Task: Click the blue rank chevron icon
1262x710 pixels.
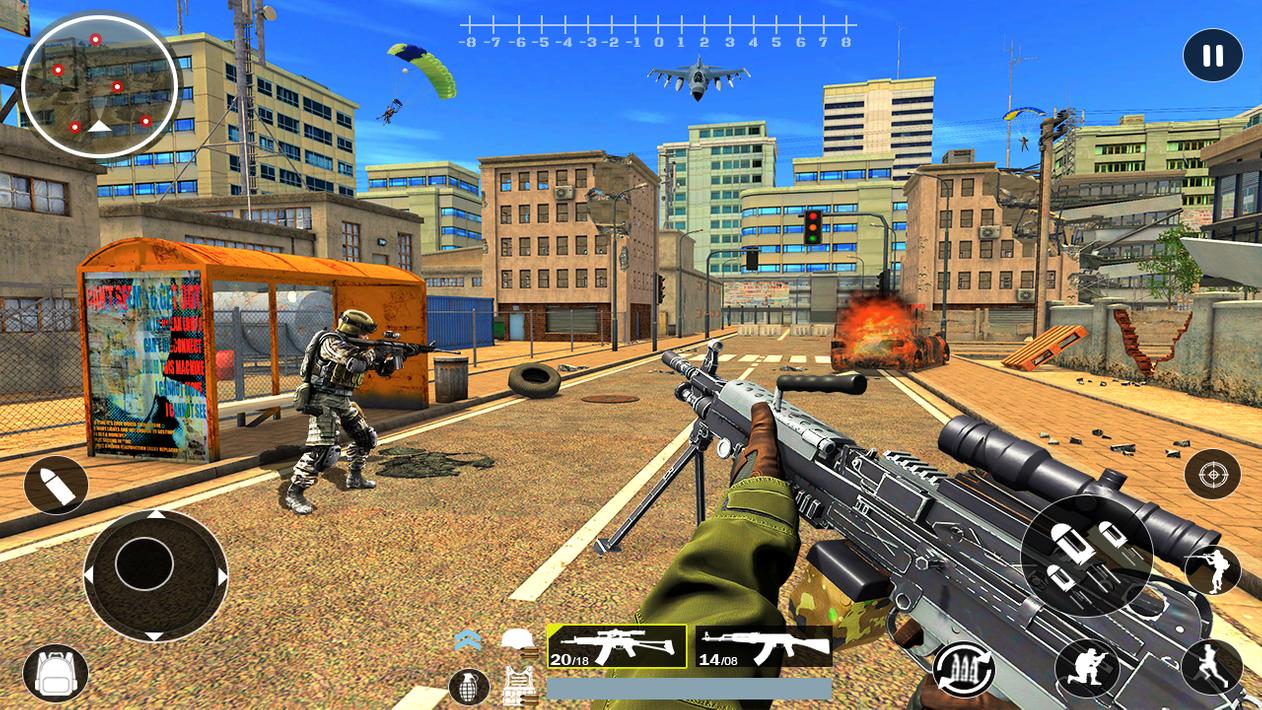Action: (468, 641)
